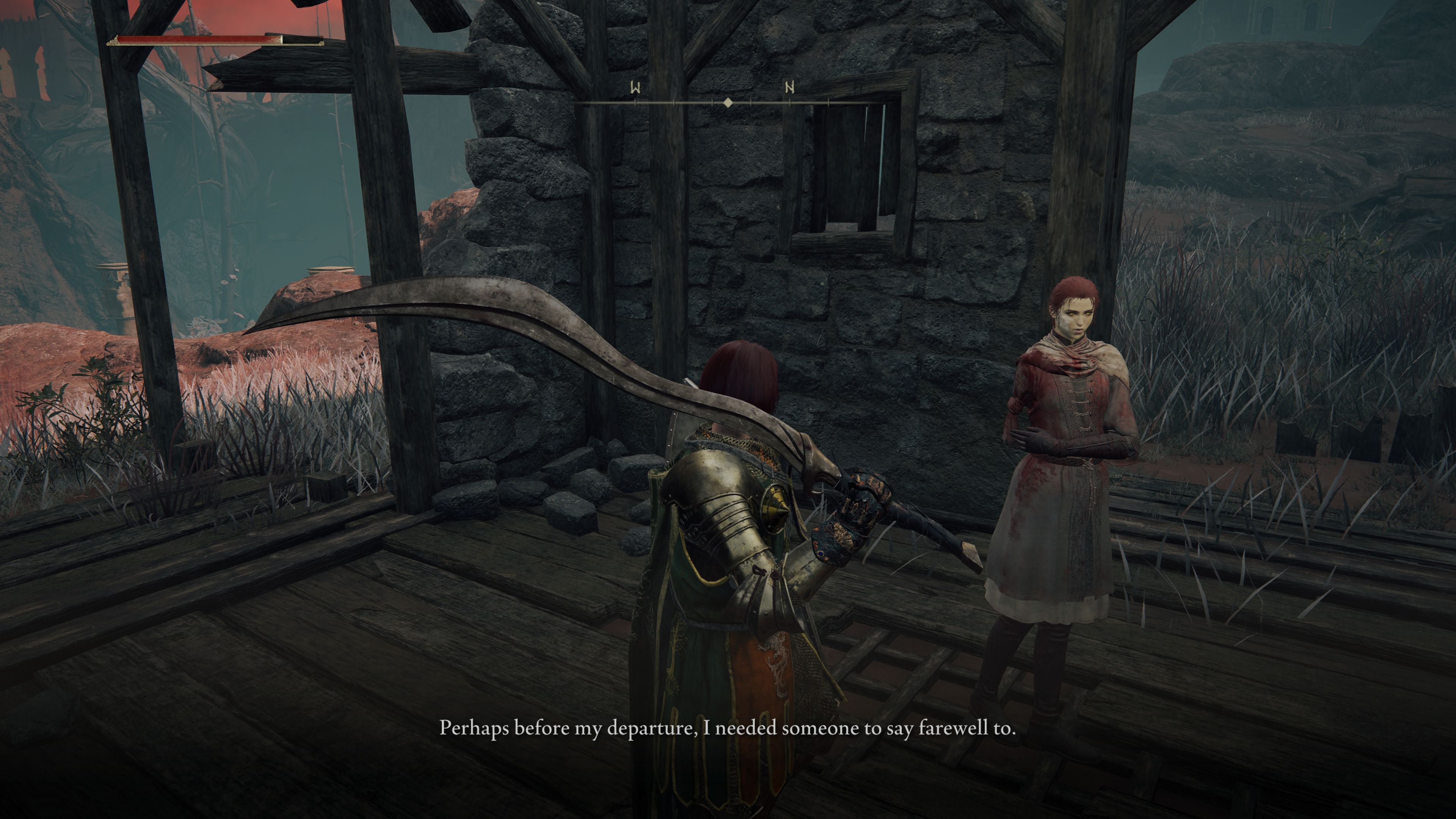Select the N marker on the compass
The width and height of the screenshot is (1456, 819).
click(789, 88)
